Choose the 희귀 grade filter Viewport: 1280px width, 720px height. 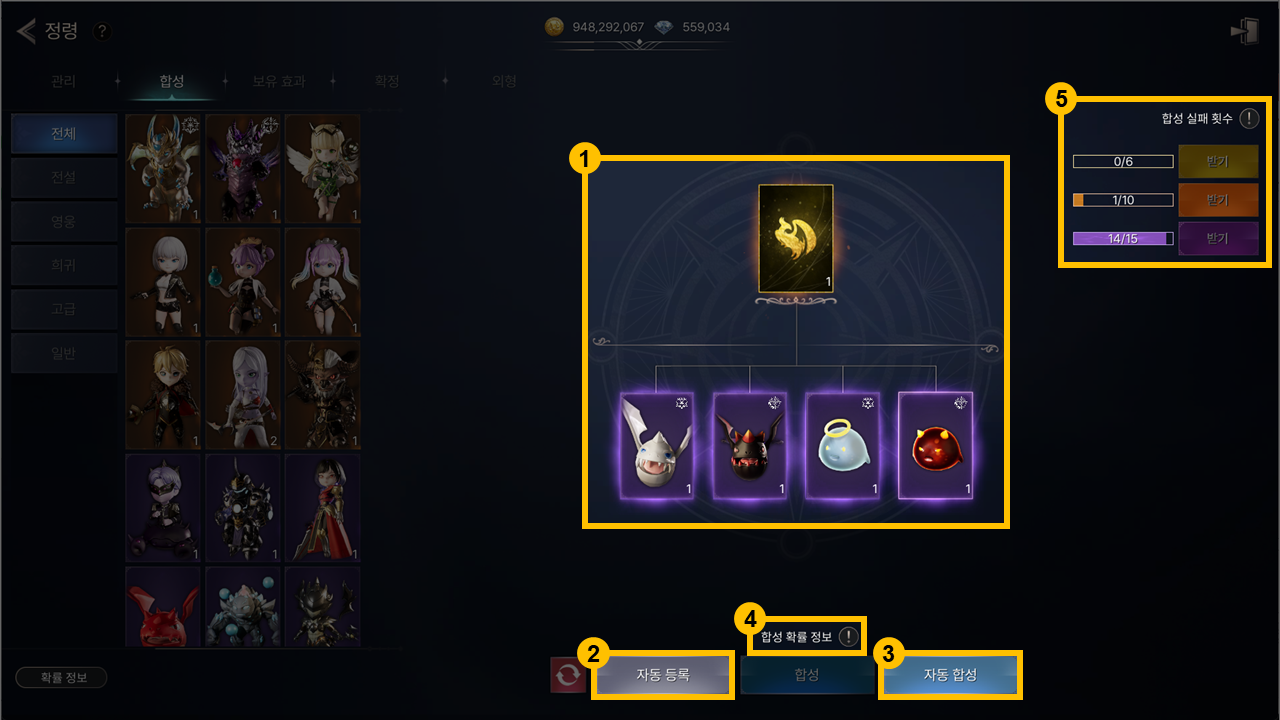point(63,265)
